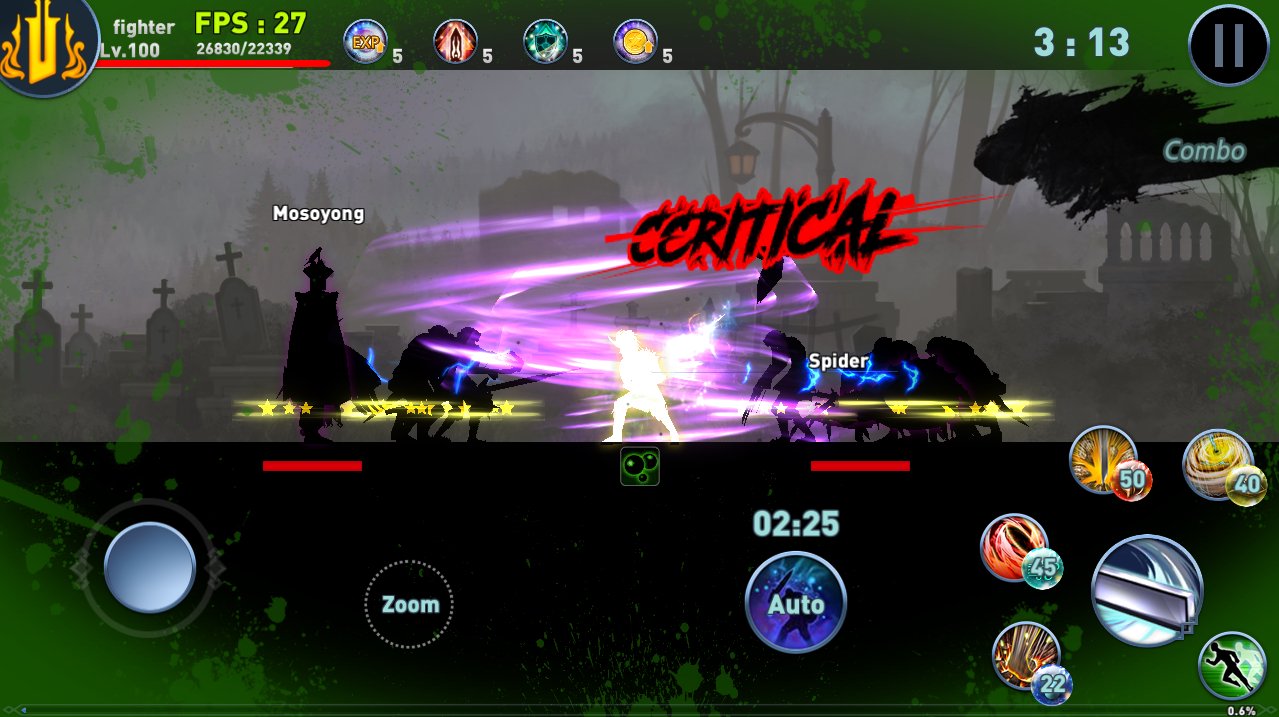
Task: Activate the skill with 50 cooldown
Action: [1104, 461]
